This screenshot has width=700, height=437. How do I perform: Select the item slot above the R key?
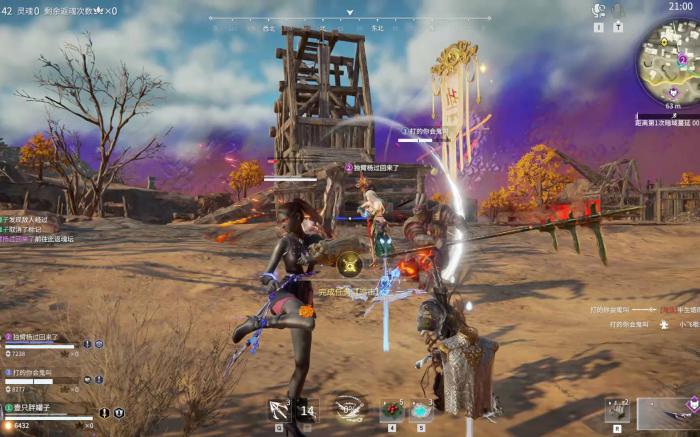(616, 410)
